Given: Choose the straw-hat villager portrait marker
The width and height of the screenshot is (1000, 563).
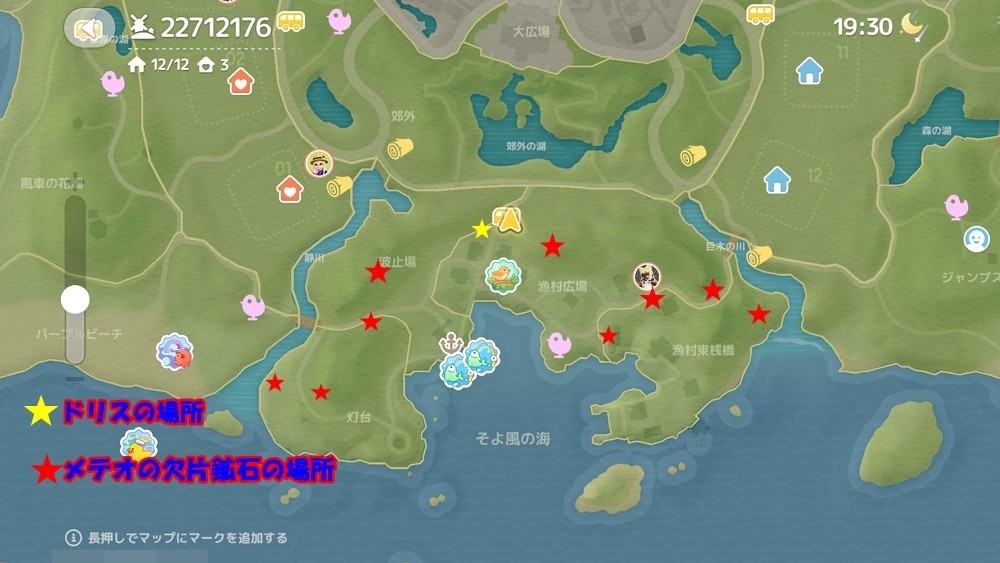Looking at the screenshot, I should (x=319, y=164).
